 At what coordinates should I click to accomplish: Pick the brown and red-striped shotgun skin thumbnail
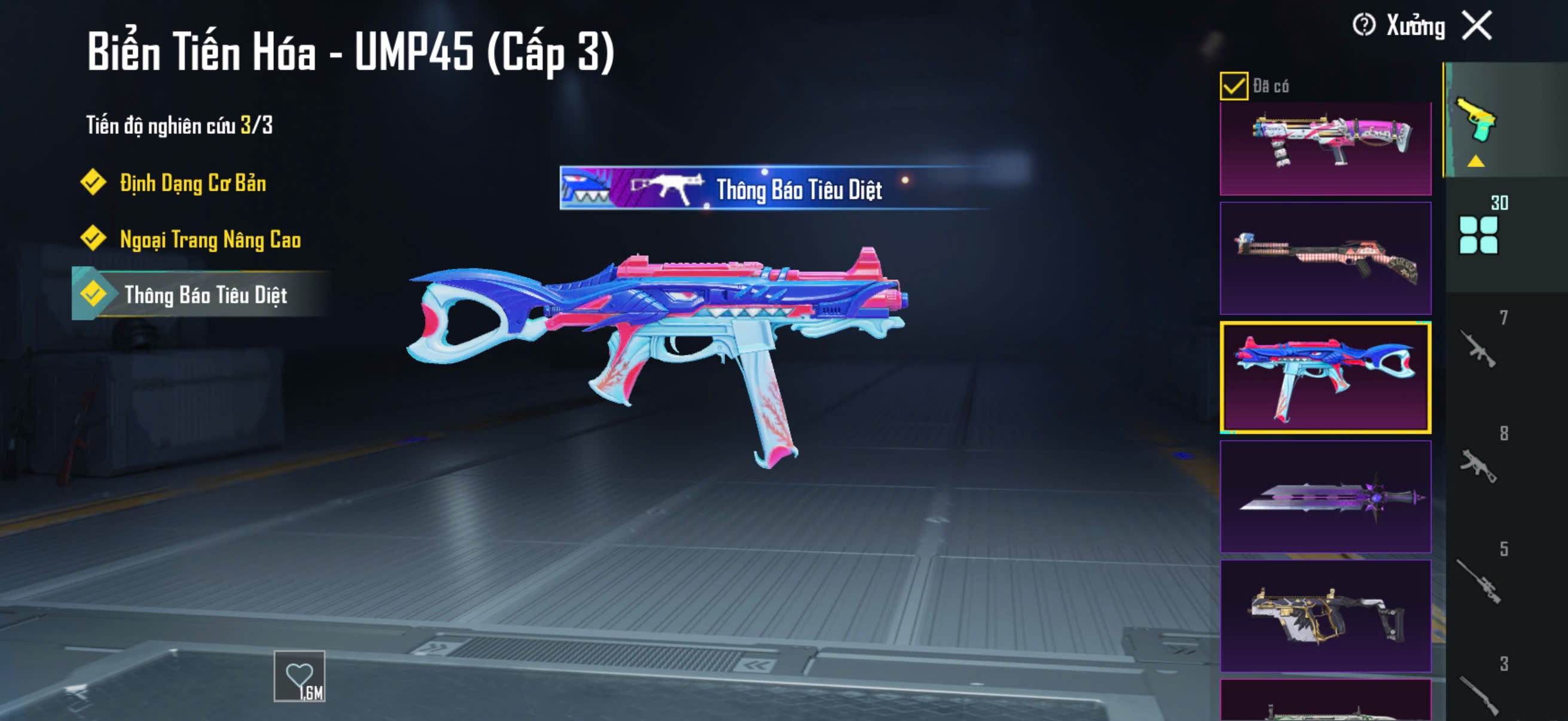click(x=1325, y=259)
